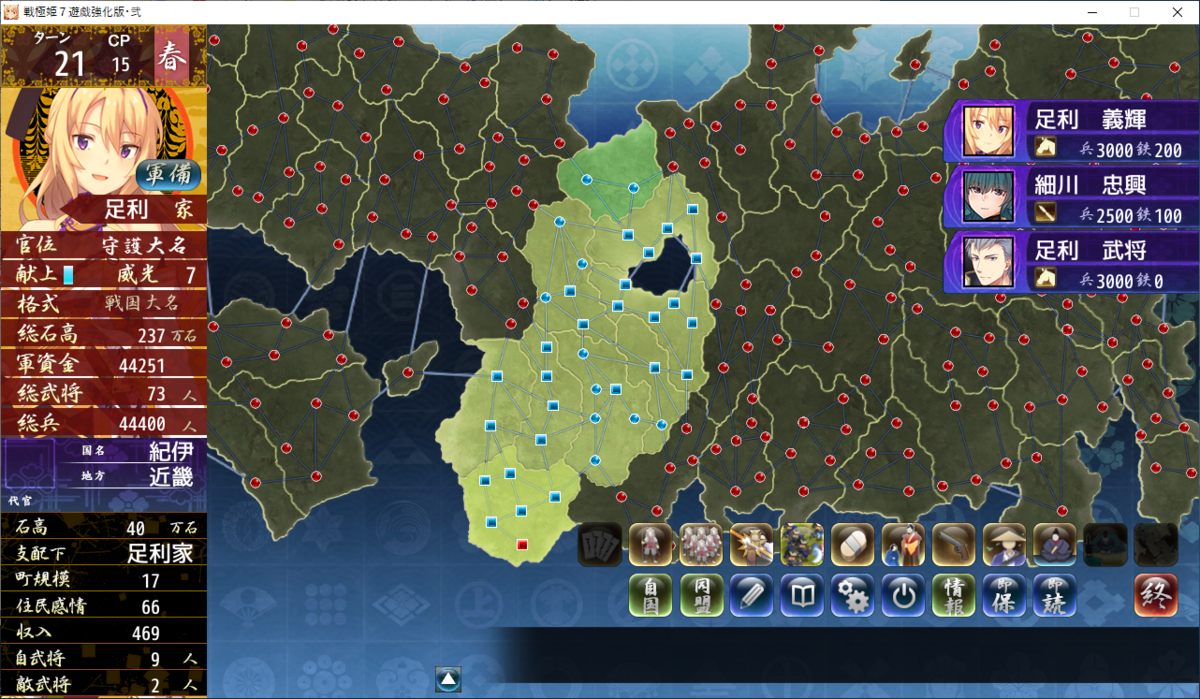The width and height of the screenshot is (1200, 699).
Task: Select the 足利 武将 unit card
Action: [1071, 262]
